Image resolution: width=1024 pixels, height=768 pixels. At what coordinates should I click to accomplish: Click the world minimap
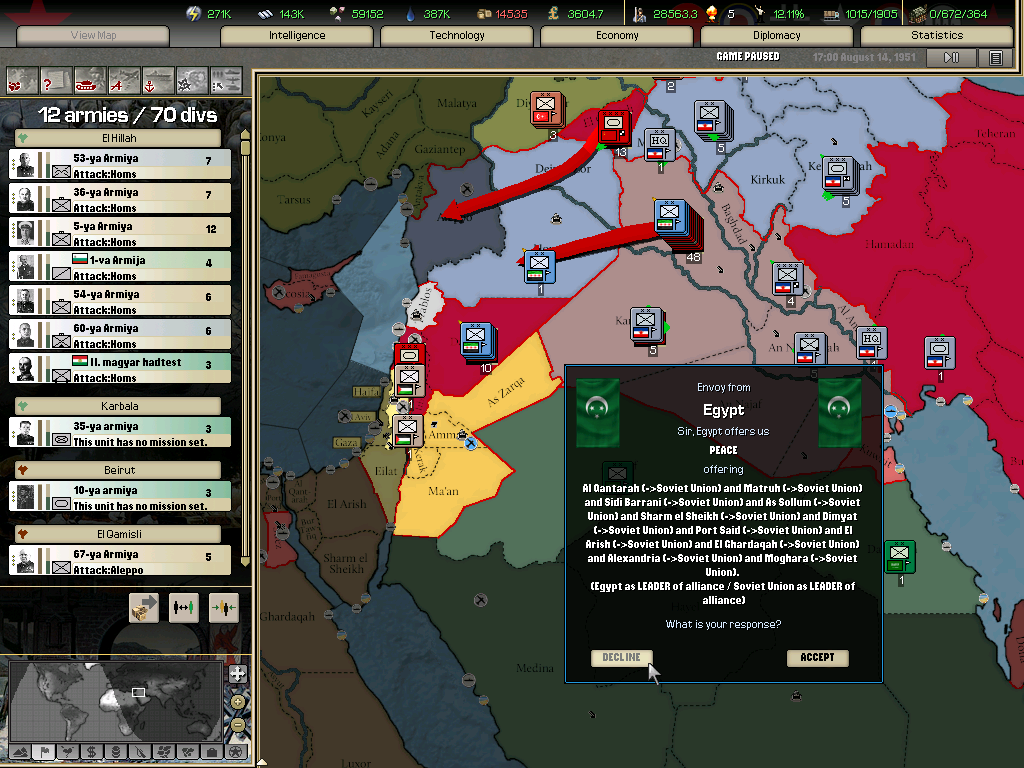[115, 700]
